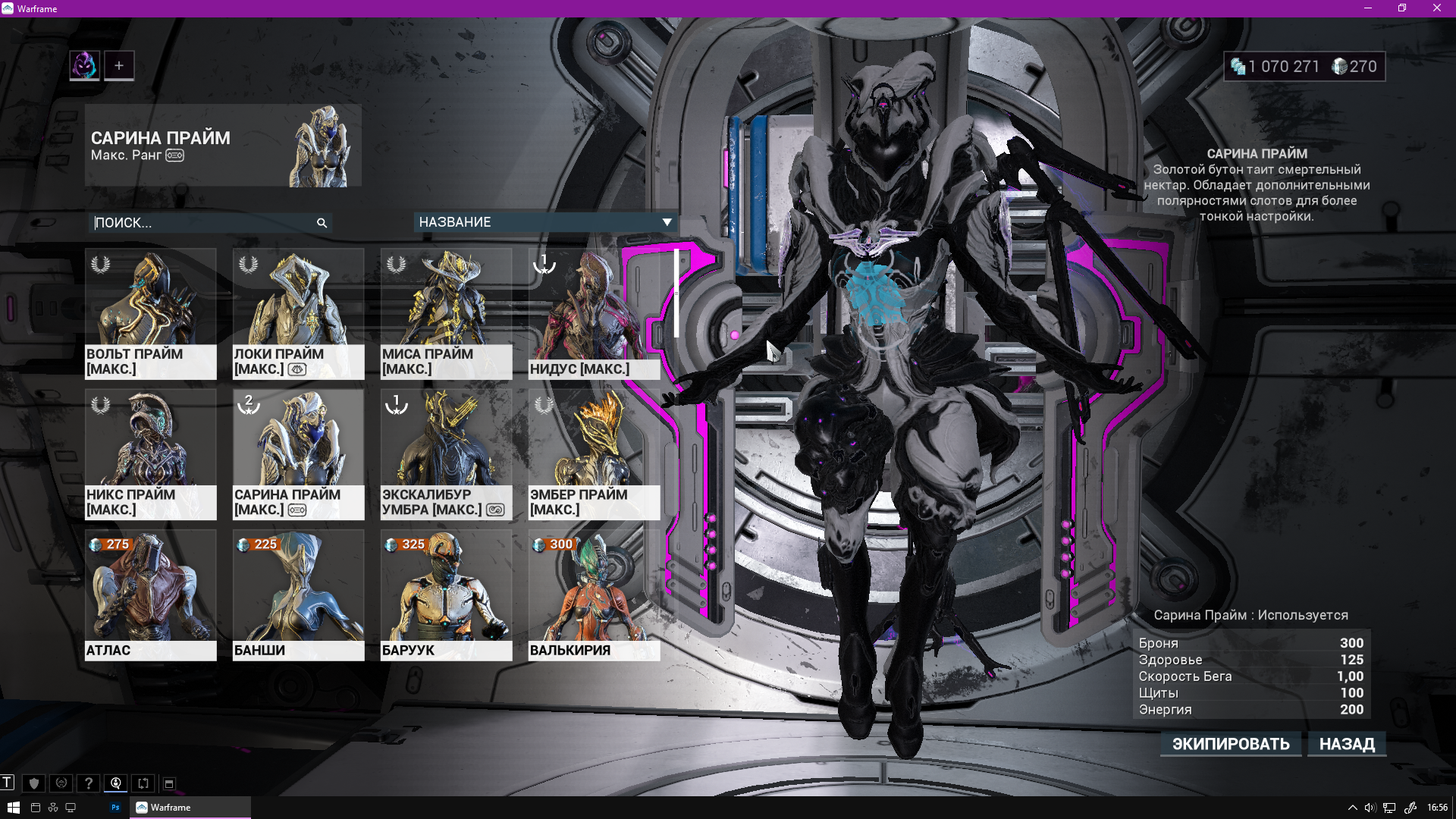Select the ВОЛЬТ ПРАЙМ warframe card
This screenshot has height=819, width=1456.
click(x=150, y=313)
